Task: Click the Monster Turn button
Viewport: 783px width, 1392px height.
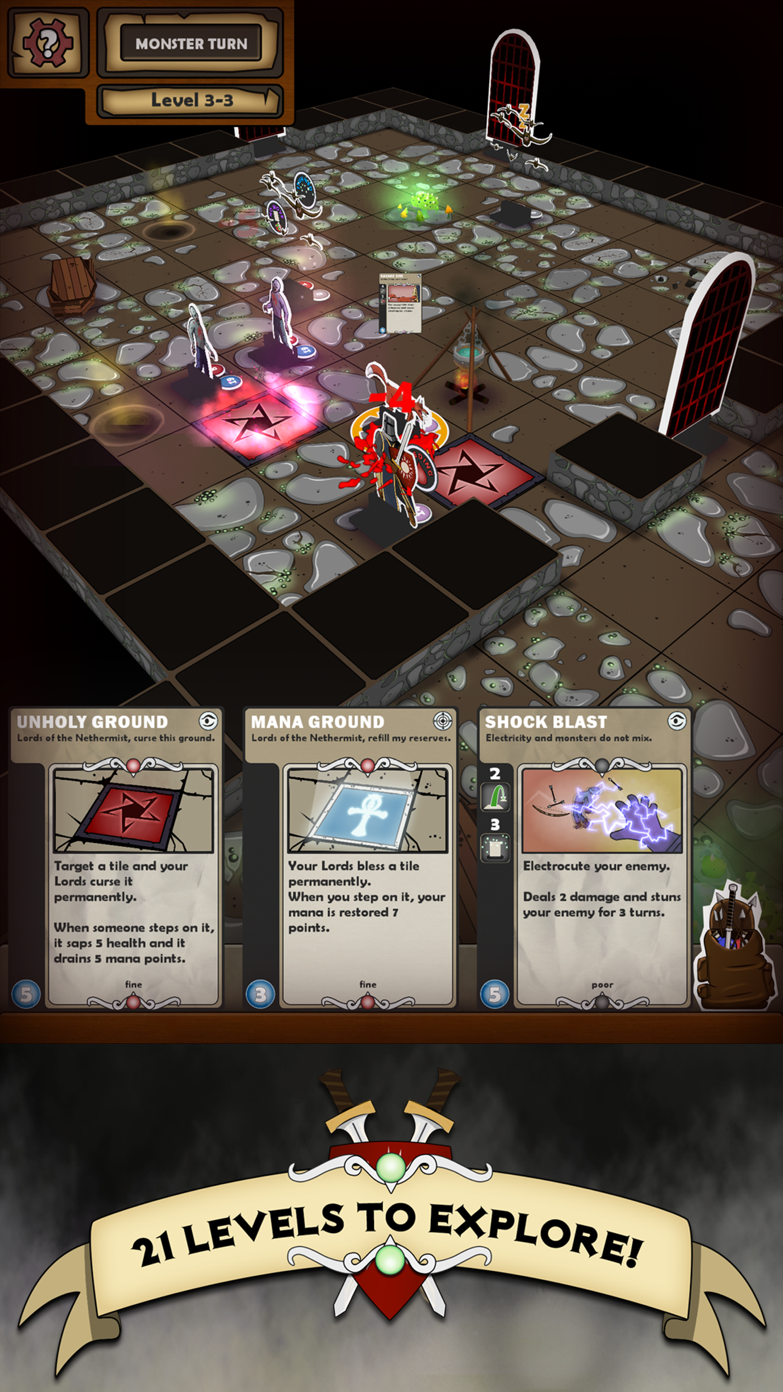Action: pyautogui.click(x=190, y=44)
